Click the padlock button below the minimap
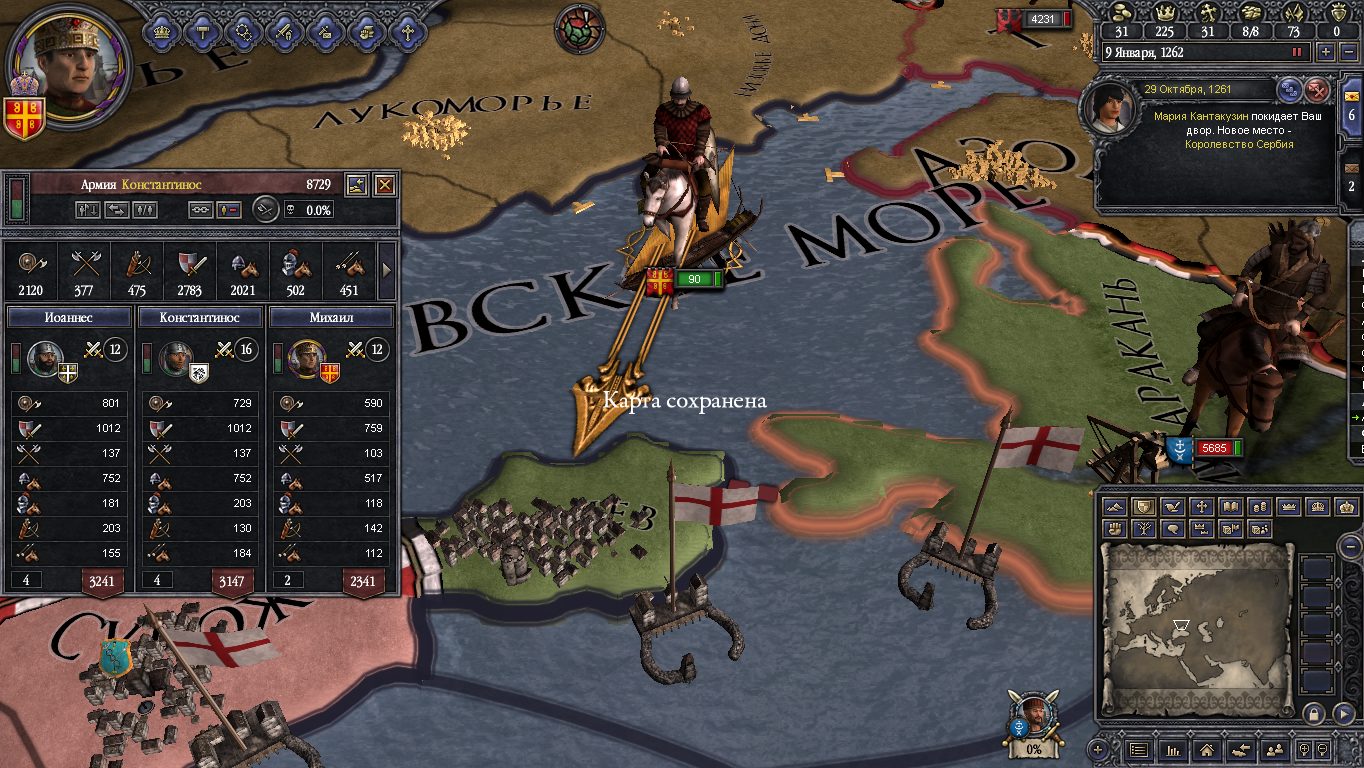The width and height of the screenshot is (1364, 768). [1313, 714]
